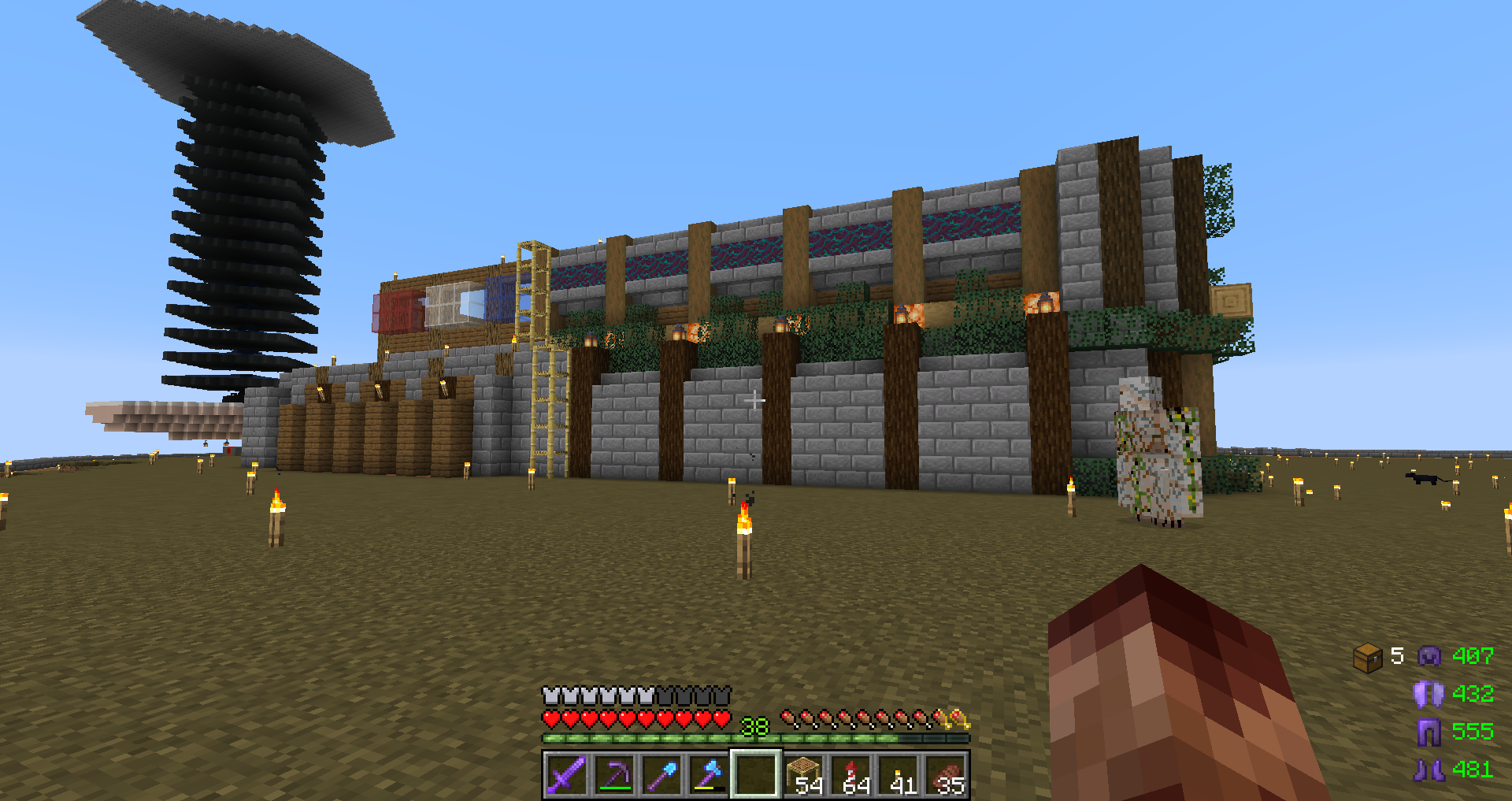The width and height of the screenshot is (1512, 801).
Task: Select the enchanted pickaxe hotbar slot
Action: 614,775
